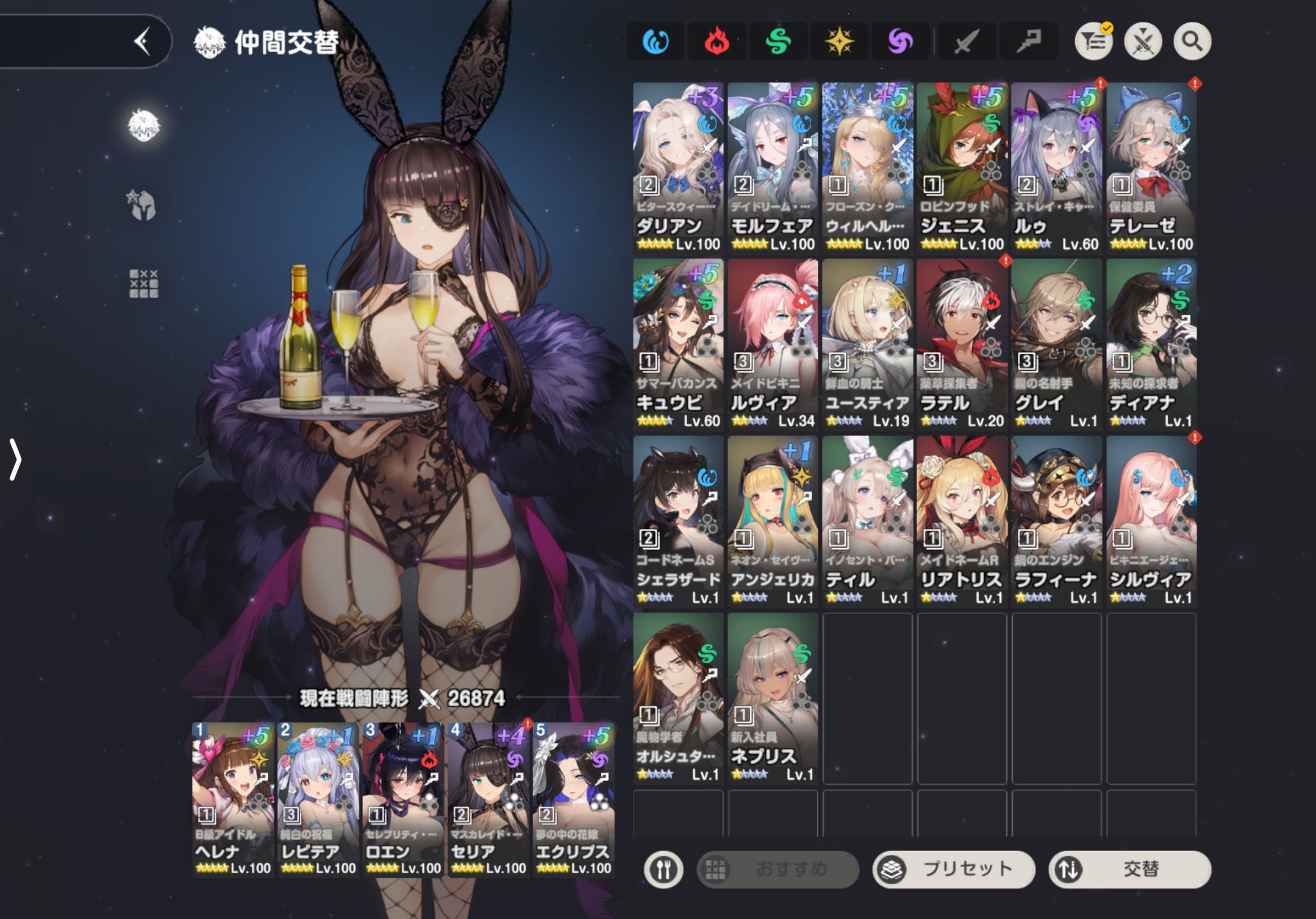
Task: Open the sort filter options
Action: [1093, 41]
